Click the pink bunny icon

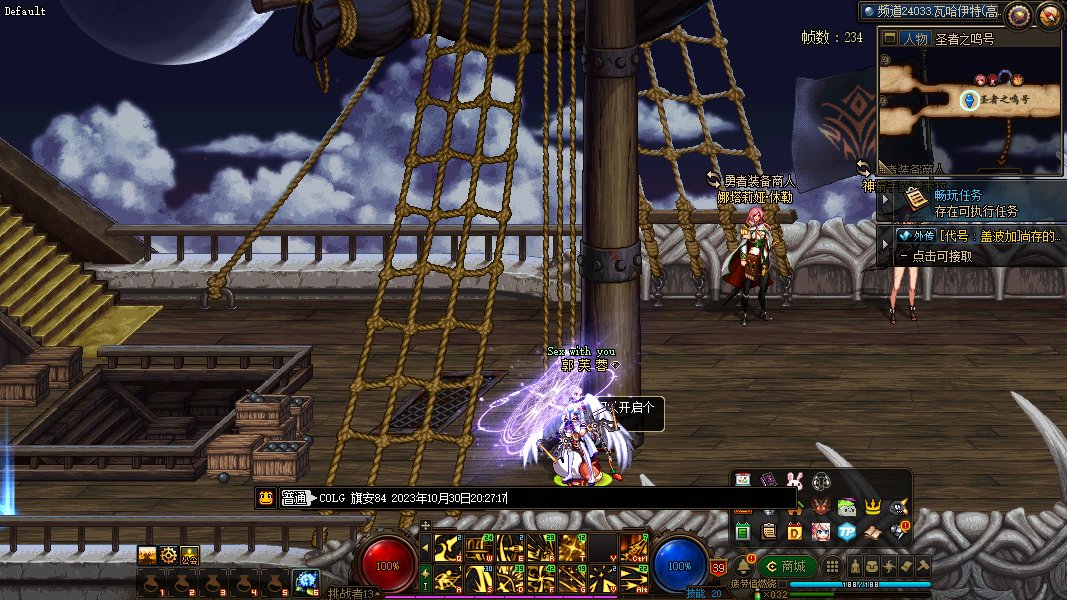coord(795,480)
